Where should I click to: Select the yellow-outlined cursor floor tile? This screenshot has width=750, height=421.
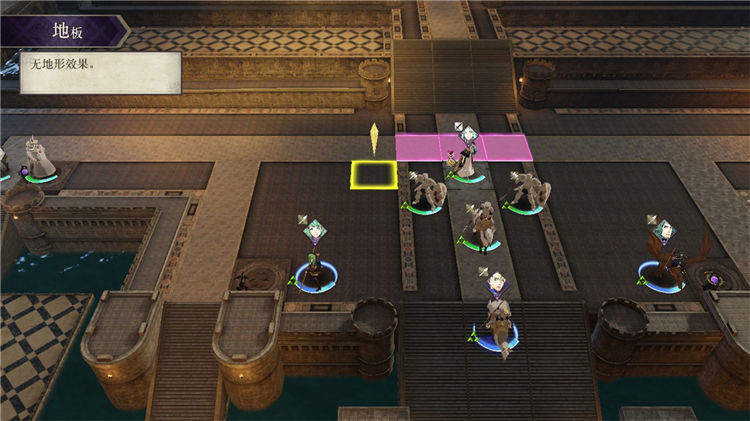point(372,174)
